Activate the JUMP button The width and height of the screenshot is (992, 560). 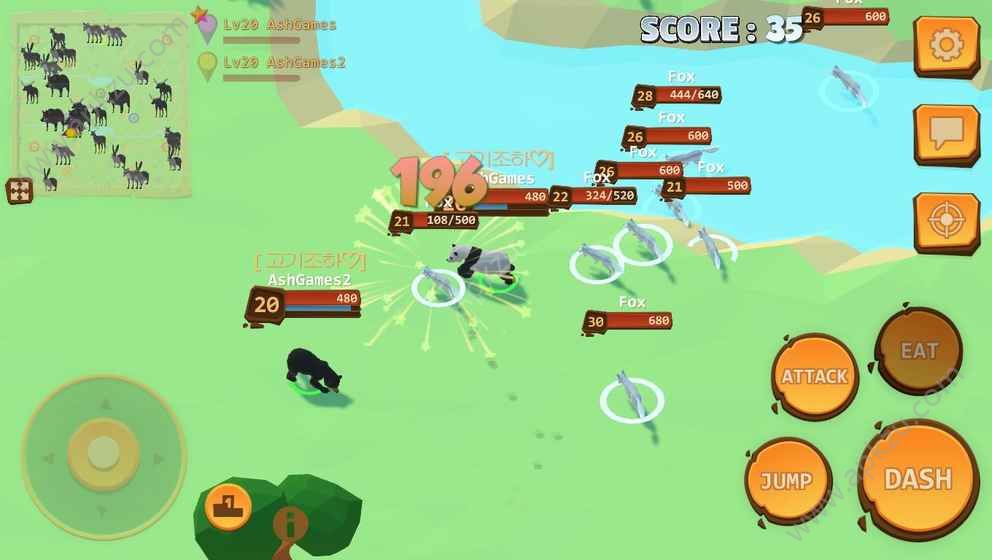coord(787,481)
